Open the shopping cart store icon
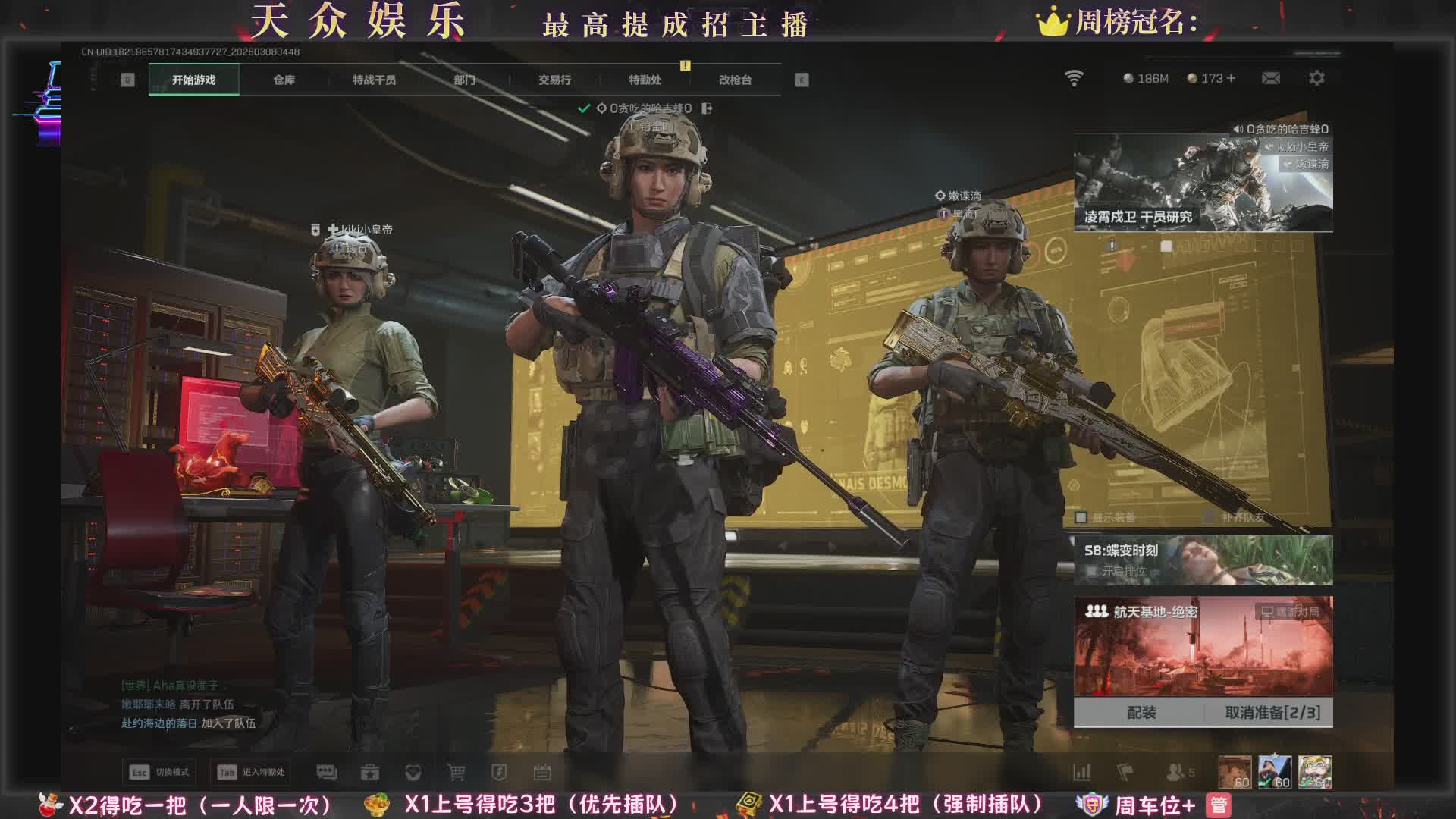This screenshot has height=819, width=1456. (456, 772)
